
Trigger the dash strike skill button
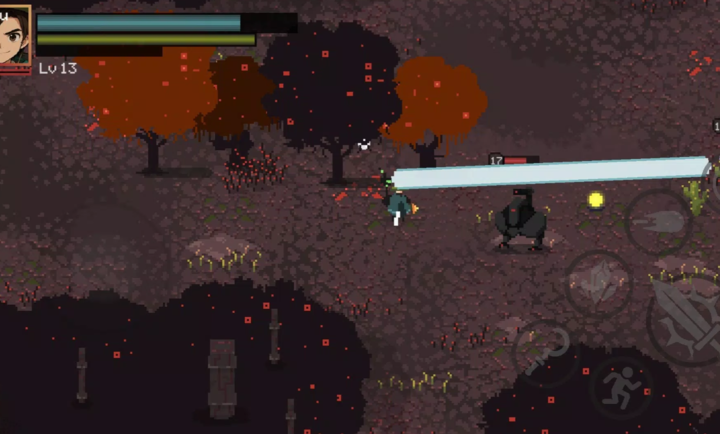pyautogui.click(x=658, y=220)
